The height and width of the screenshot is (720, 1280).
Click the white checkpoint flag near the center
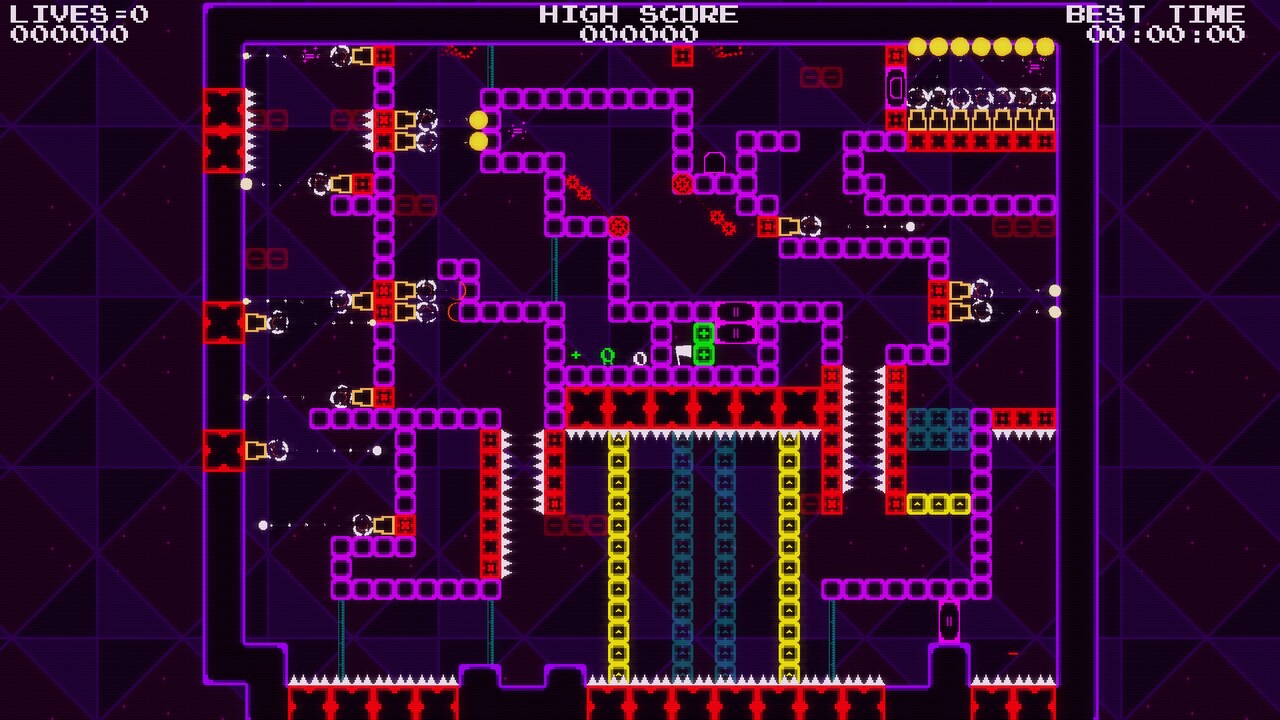pyautogui.click(x=685, y=352)
